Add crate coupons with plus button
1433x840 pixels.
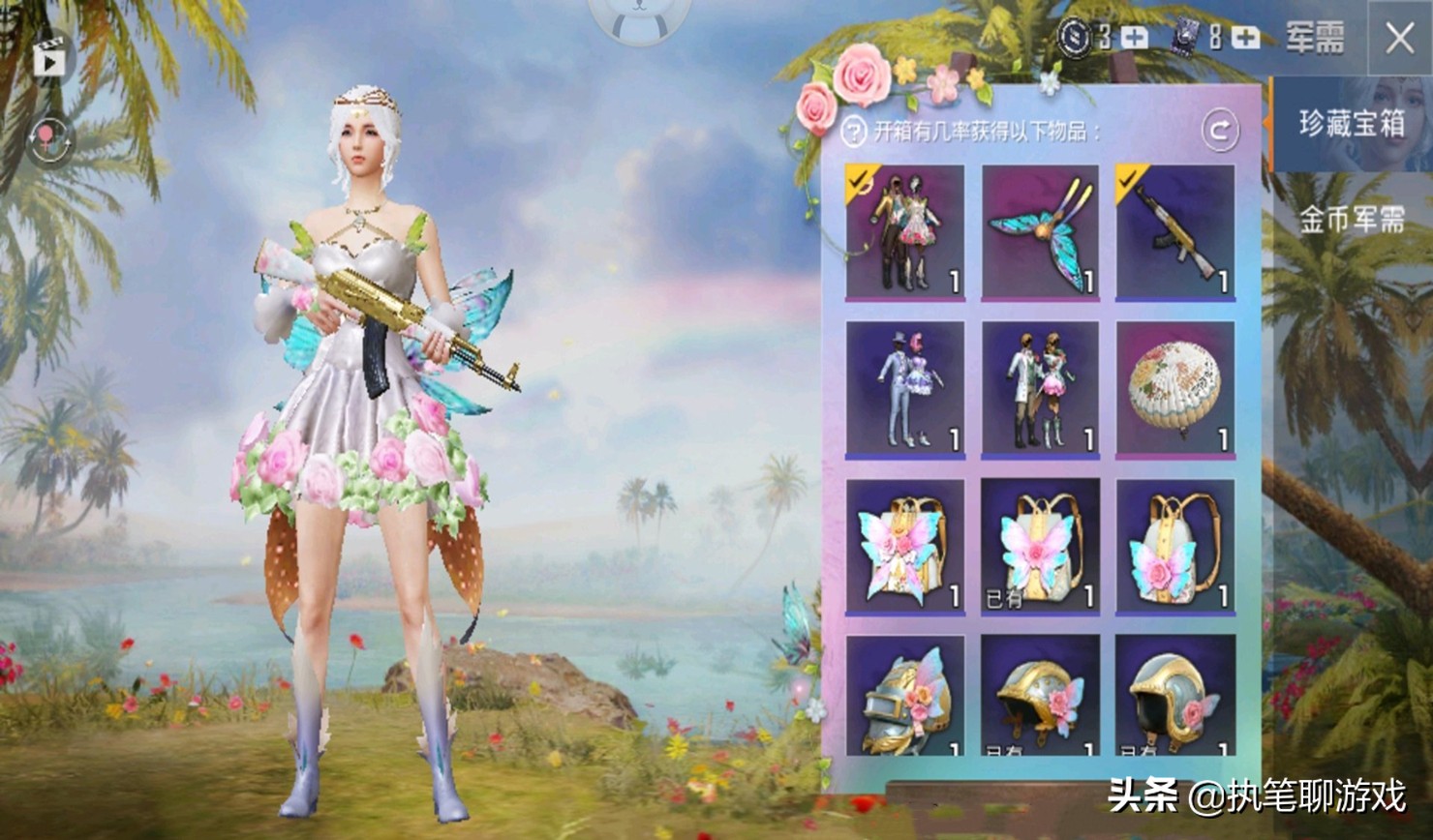click(x=1245, y=38)
